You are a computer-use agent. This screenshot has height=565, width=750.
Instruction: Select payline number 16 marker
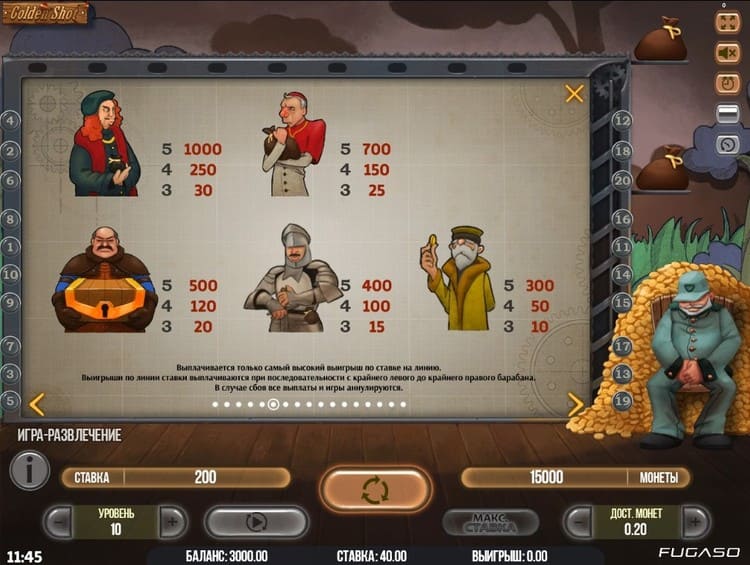click(x=622, y=218)
